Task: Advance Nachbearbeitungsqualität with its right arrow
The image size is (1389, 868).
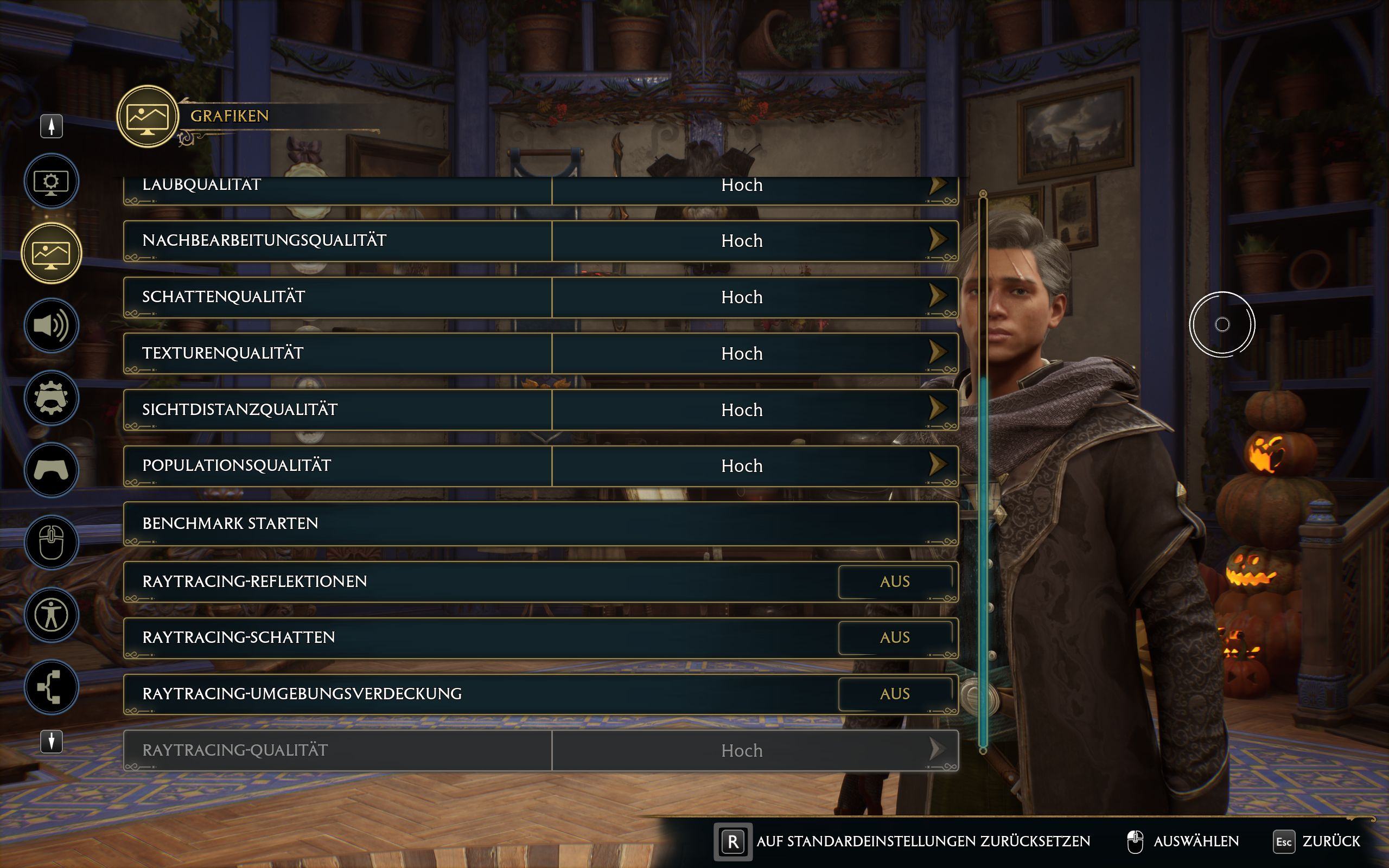Action: click(936, 240)
